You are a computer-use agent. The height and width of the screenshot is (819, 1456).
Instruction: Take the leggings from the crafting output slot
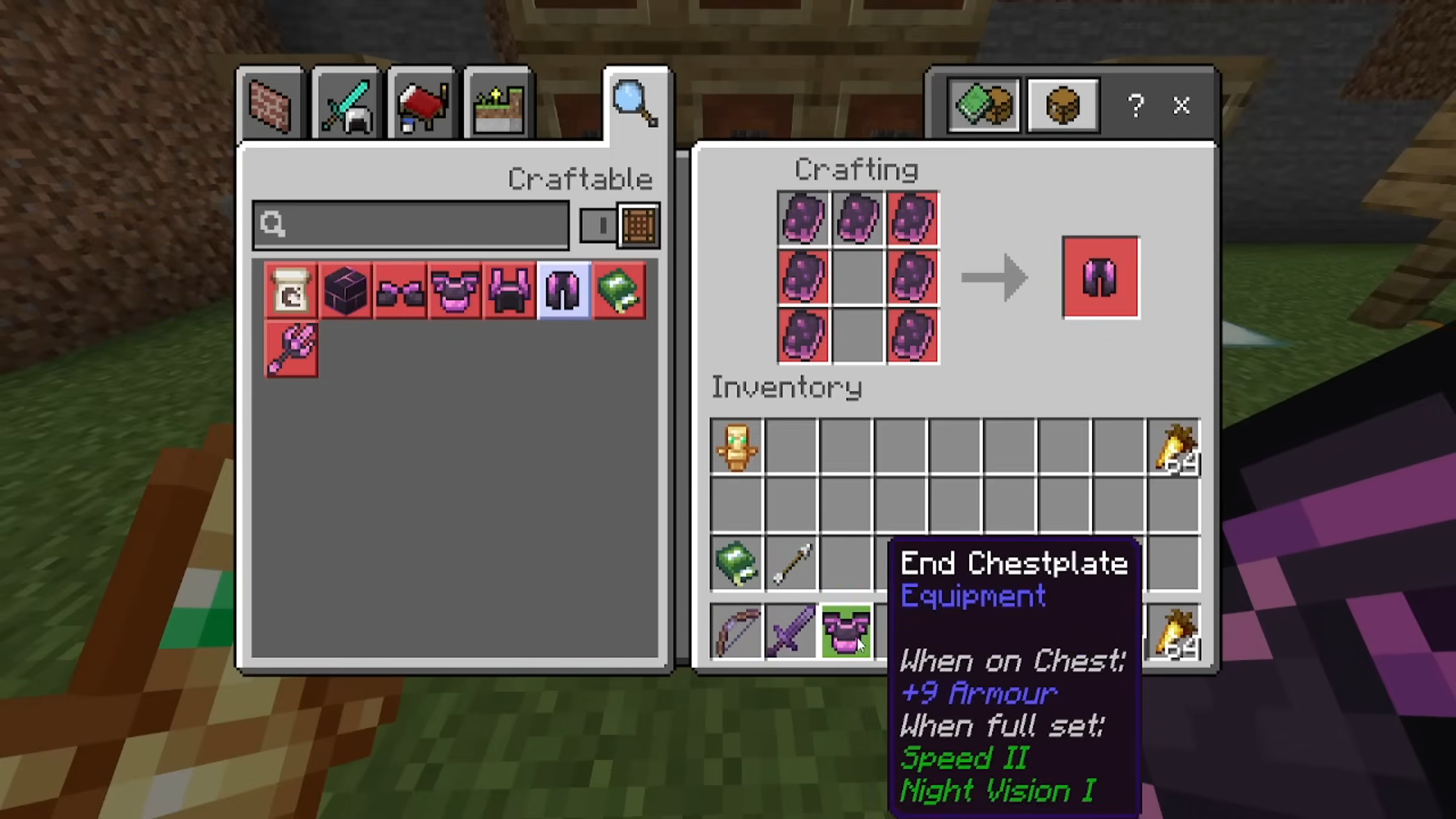click(x=1100, y=278)
